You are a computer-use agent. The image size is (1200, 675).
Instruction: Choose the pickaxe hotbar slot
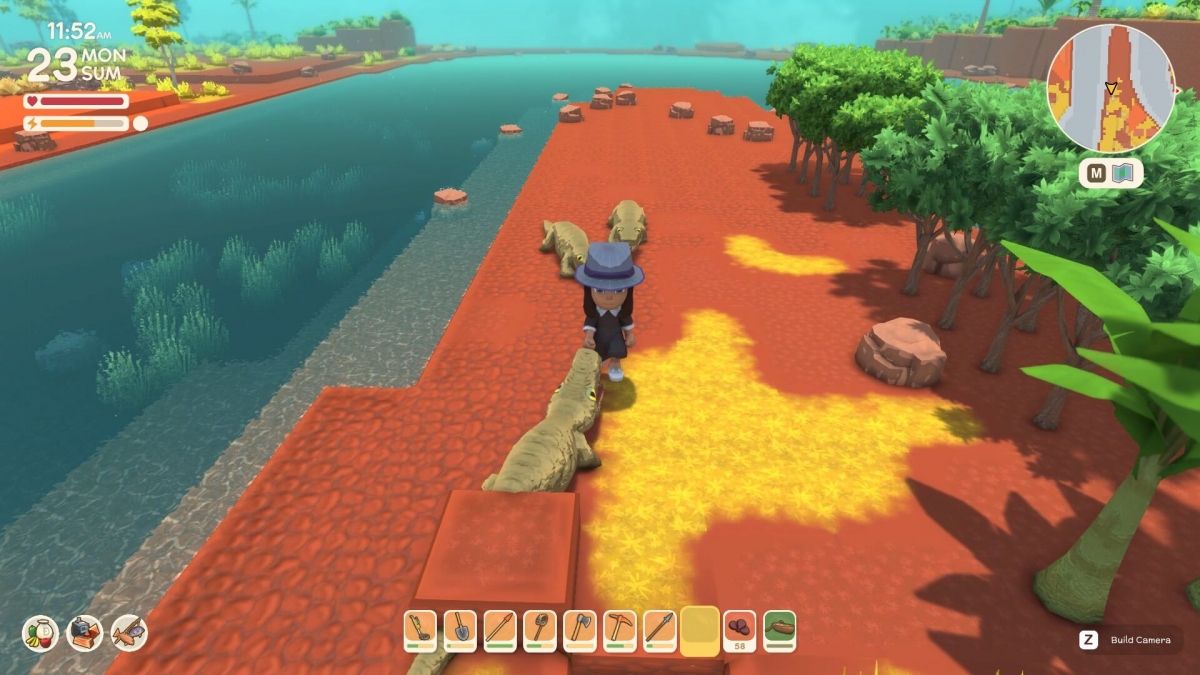(x=620, y=630)
